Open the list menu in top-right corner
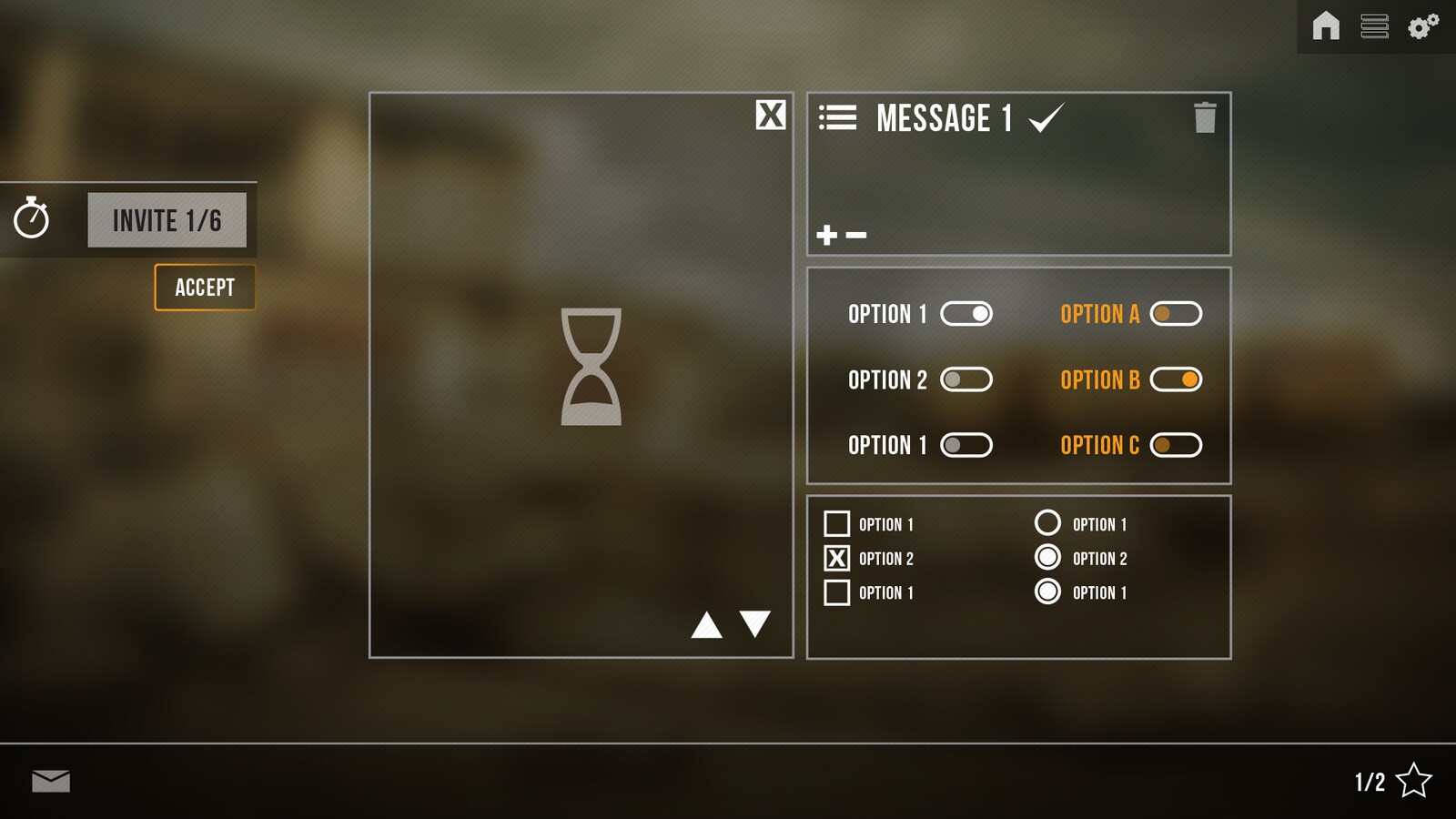1456x819 pixels. [x=1375, y=27]
